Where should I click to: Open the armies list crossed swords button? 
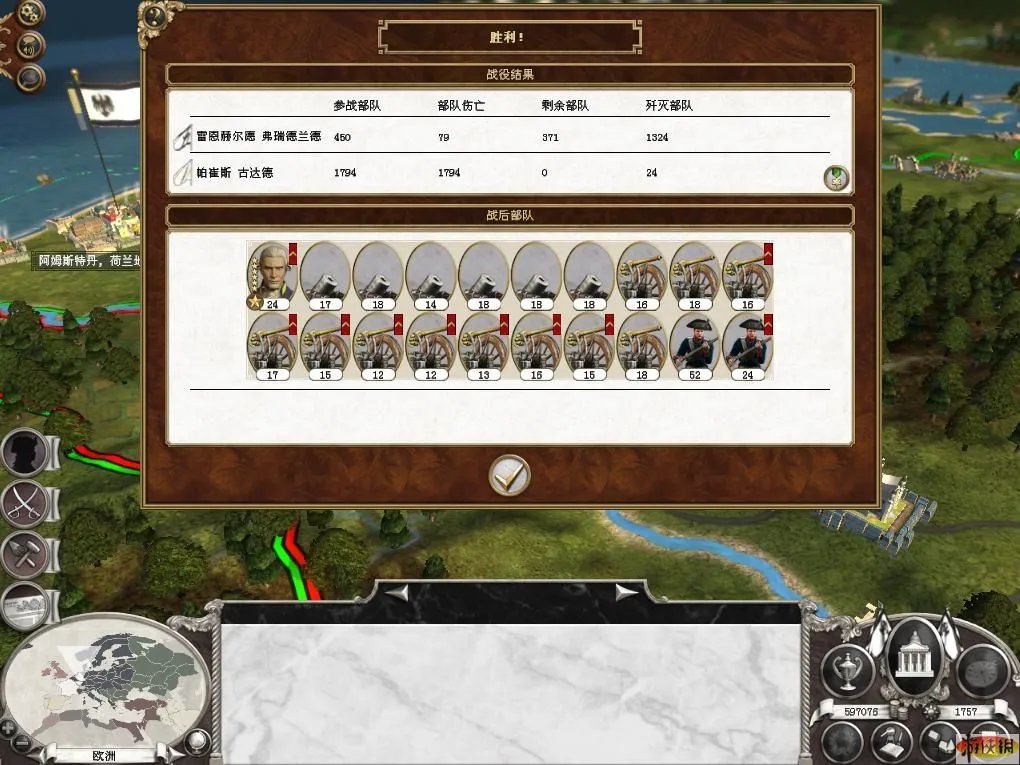point(26,502)
